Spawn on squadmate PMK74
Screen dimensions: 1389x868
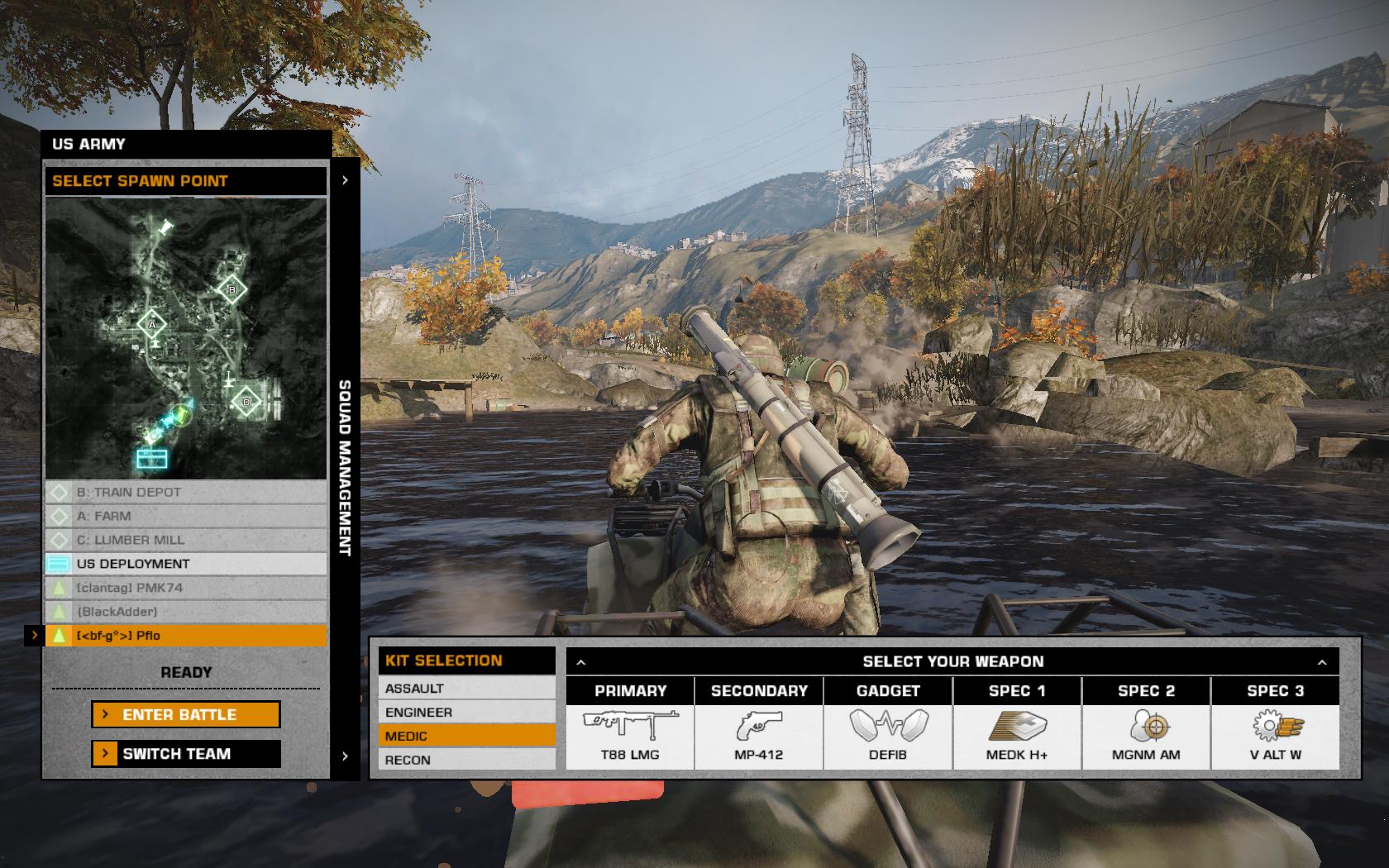186,588
